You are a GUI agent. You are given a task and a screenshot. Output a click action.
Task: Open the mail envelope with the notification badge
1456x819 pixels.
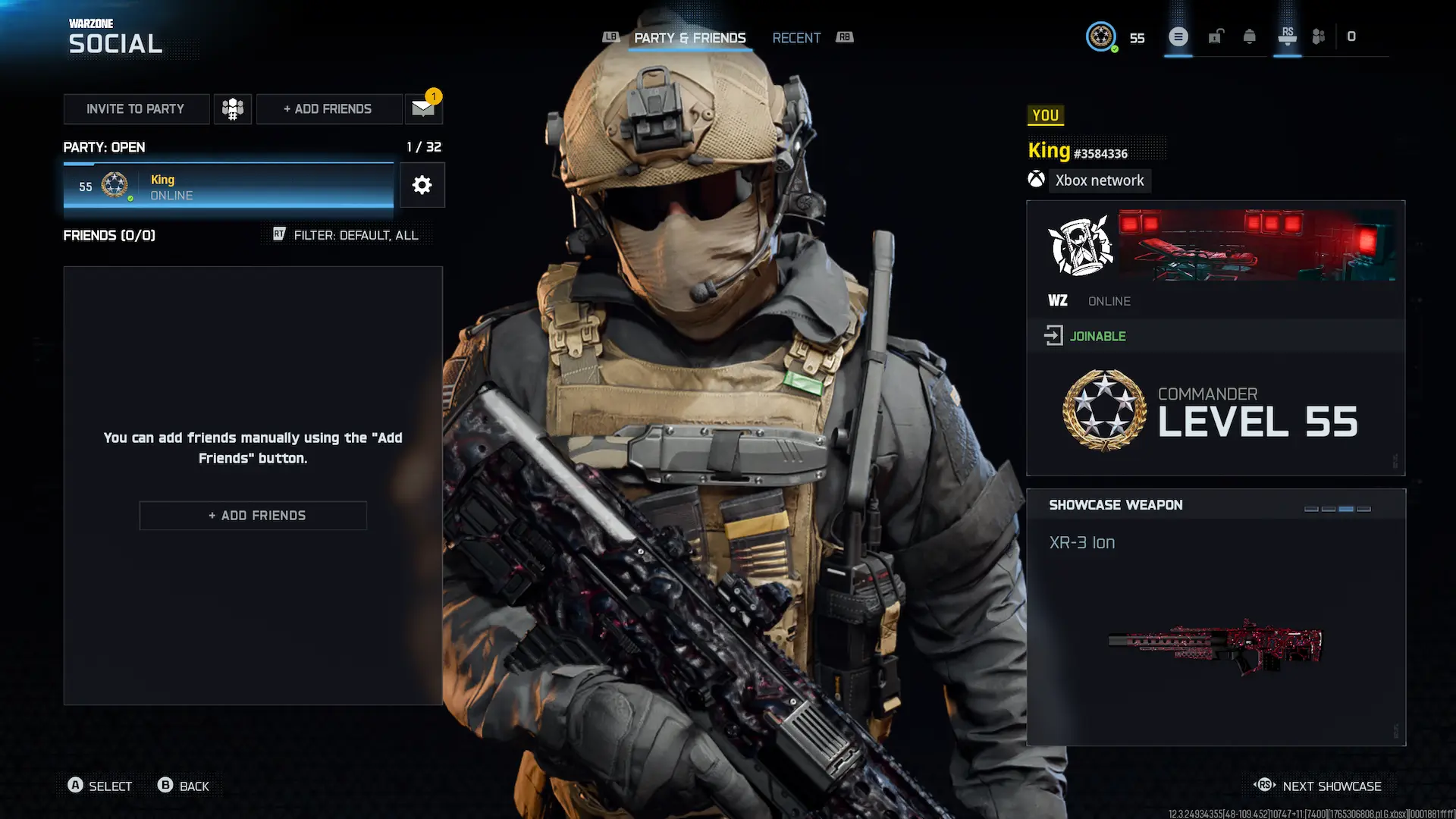[x=422, y=108]
